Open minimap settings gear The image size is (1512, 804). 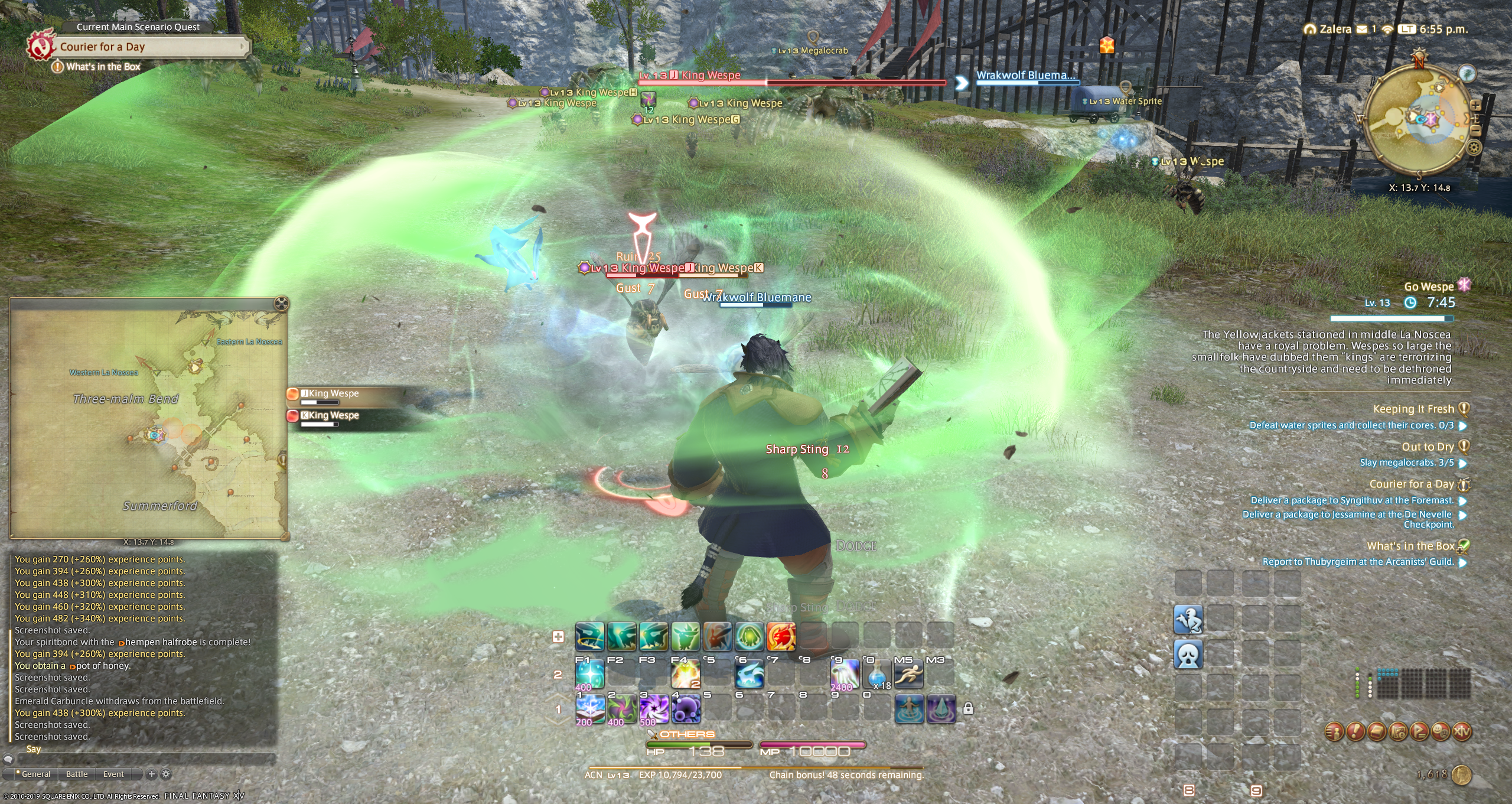click(1474, 147)
